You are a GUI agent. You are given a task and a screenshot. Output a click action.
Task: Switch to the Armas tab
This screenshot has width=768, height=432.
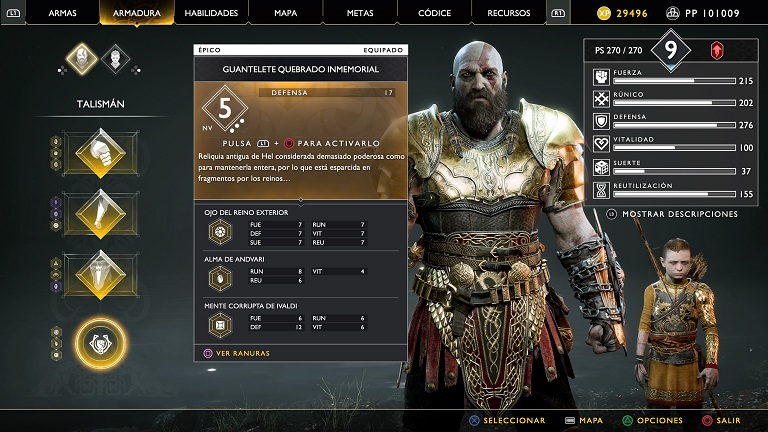[x=64, y=13]
